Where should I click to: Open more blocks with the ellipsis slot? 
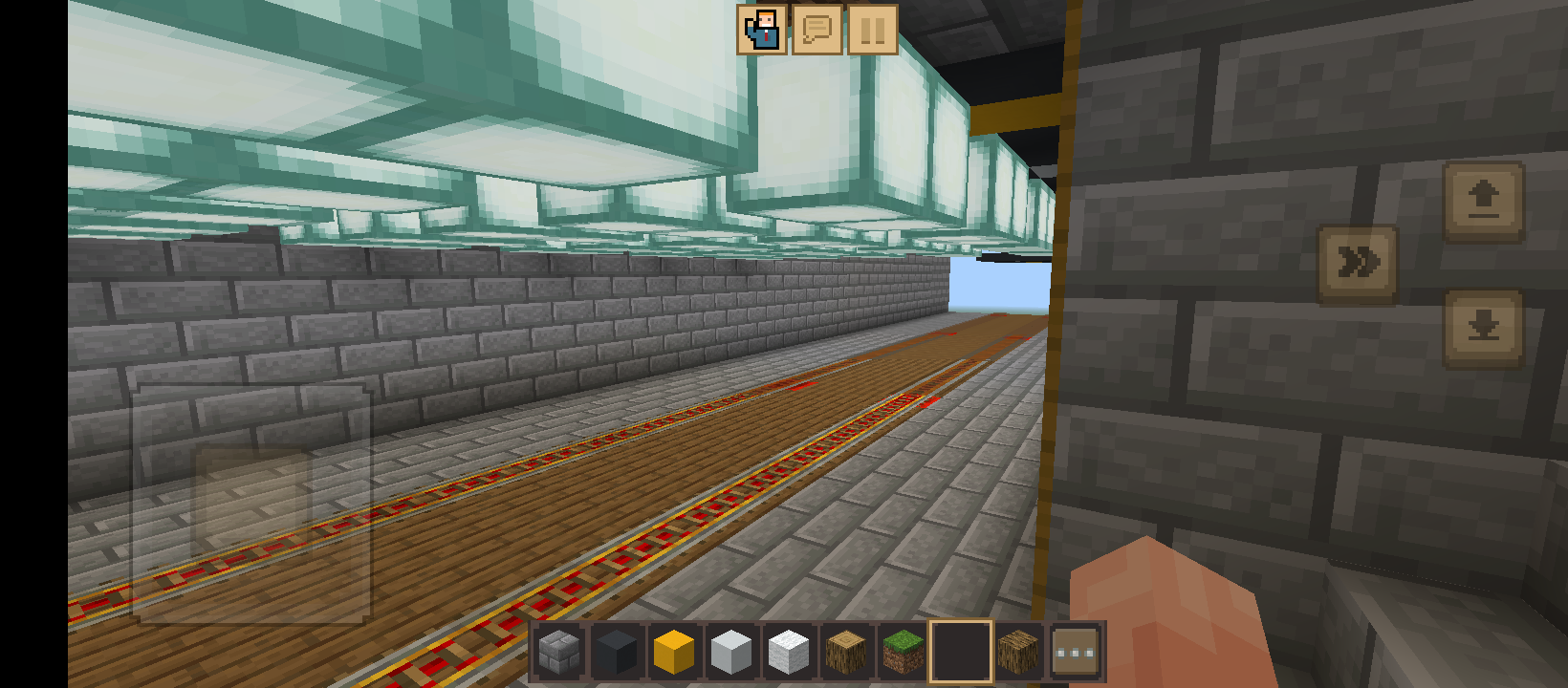point(1074,651)
